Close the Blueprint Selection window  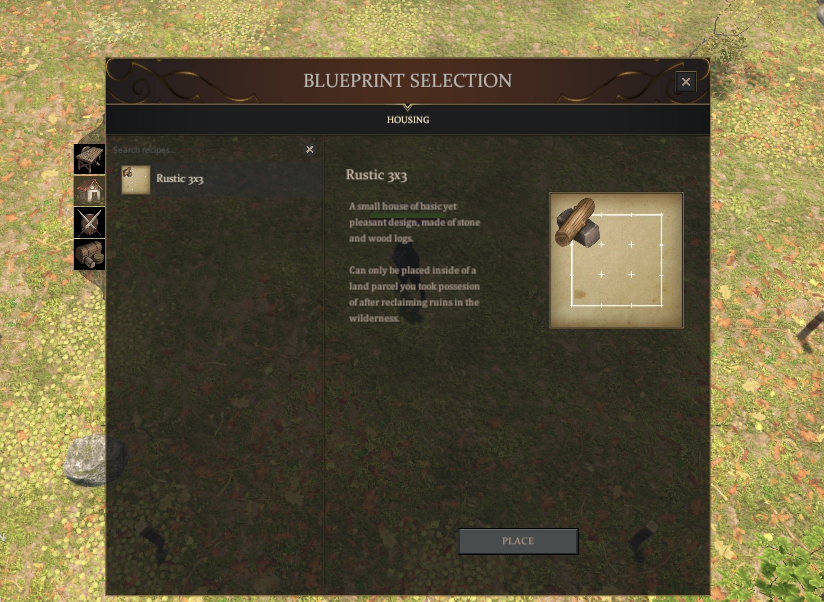point(685,82)
